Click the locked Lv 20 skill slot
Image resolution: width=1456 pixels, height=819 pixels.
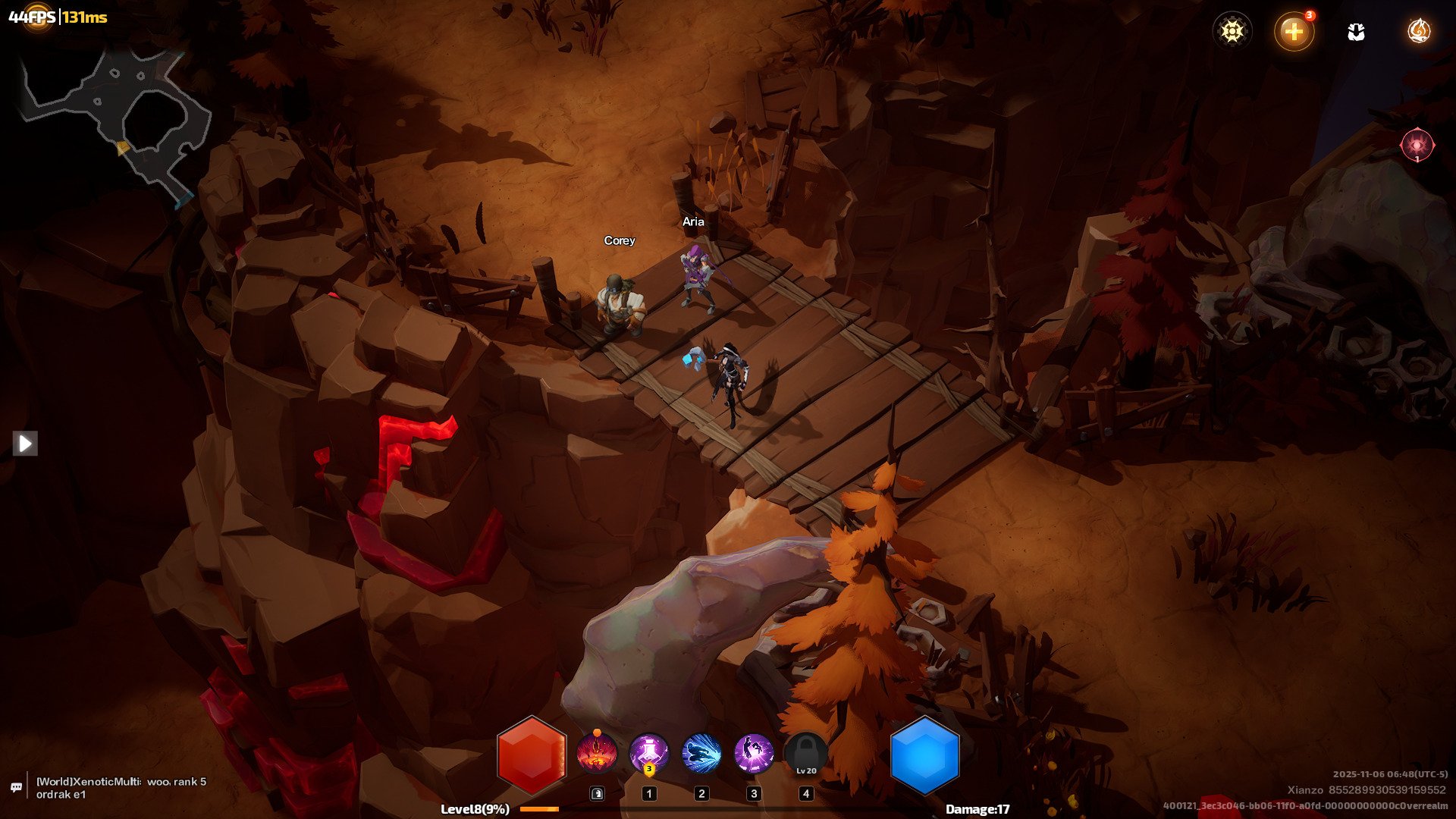[806, 755]
